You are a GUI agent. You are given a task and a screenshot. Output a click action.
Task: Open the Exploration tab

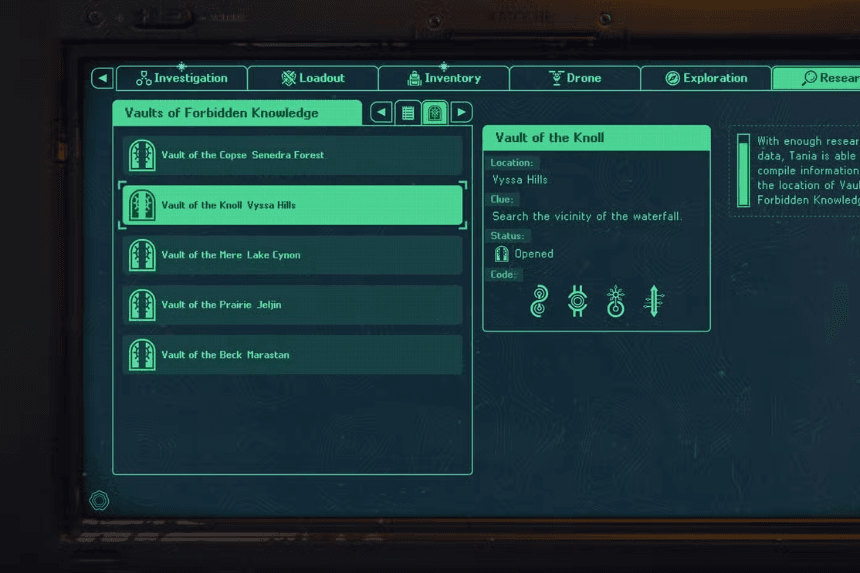pos(706,78)
